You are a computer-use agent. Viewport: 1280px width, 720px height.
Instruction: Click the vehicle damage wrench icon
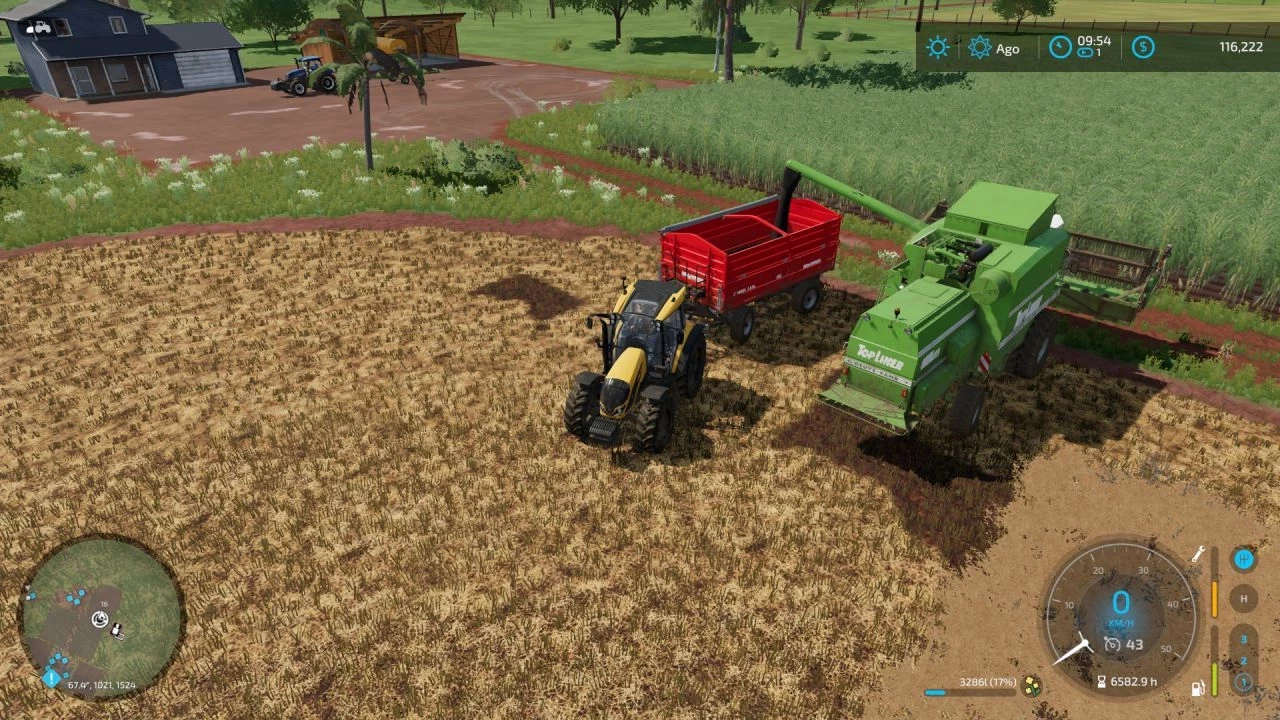(1198, 554)
